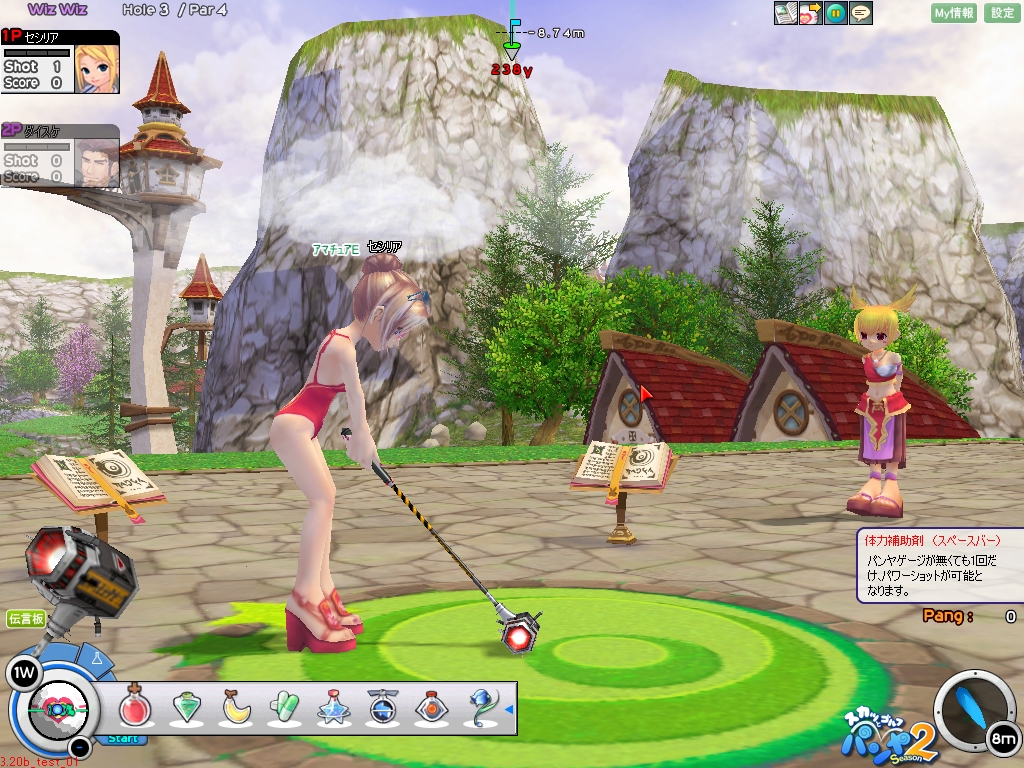Use the blue orb propeller item

point(383,708)
